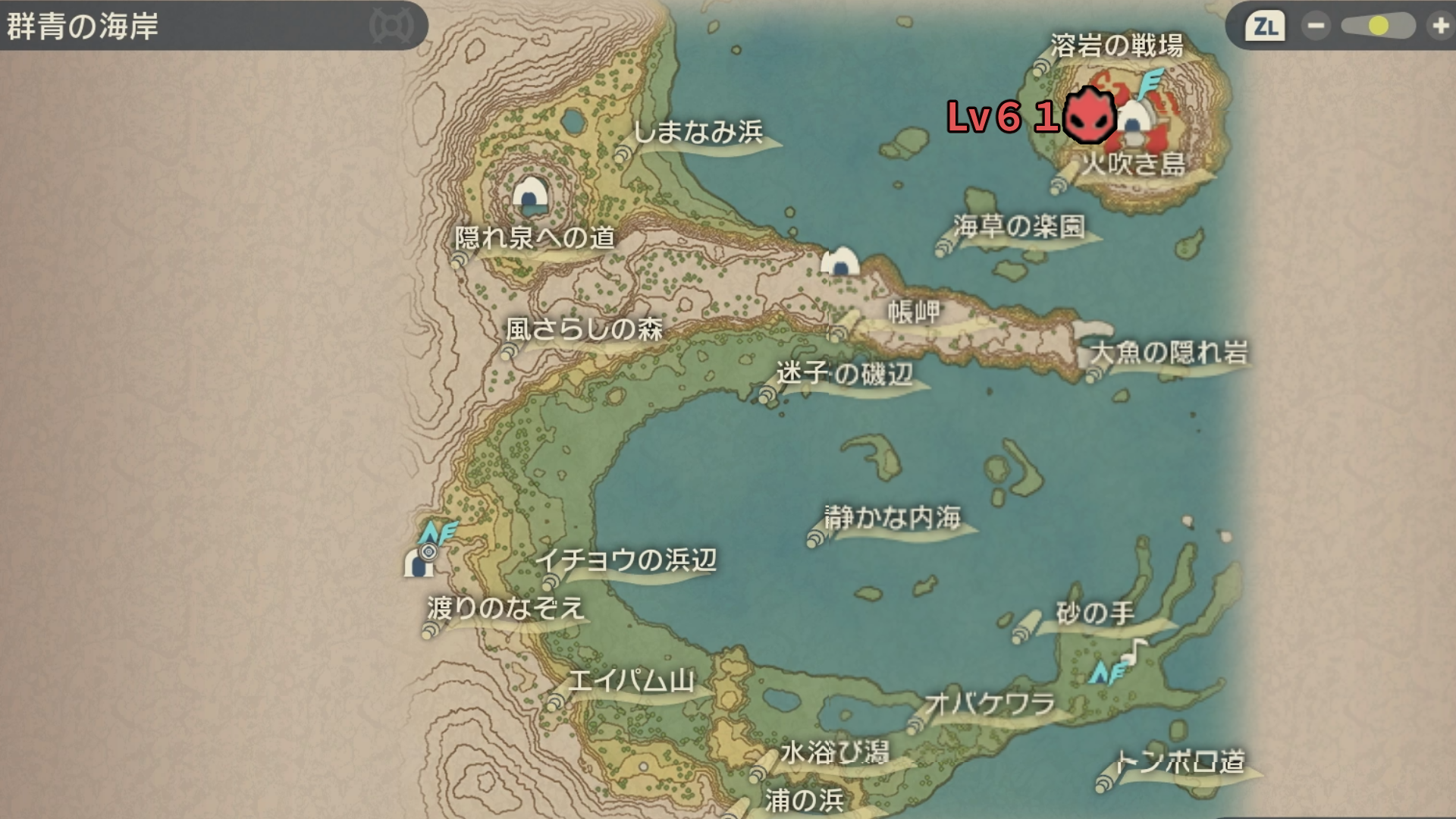Click the minus zoom-out button
Image resolution: width=1456 pixels, height=819 pixels.
[x=1316, y=27]
